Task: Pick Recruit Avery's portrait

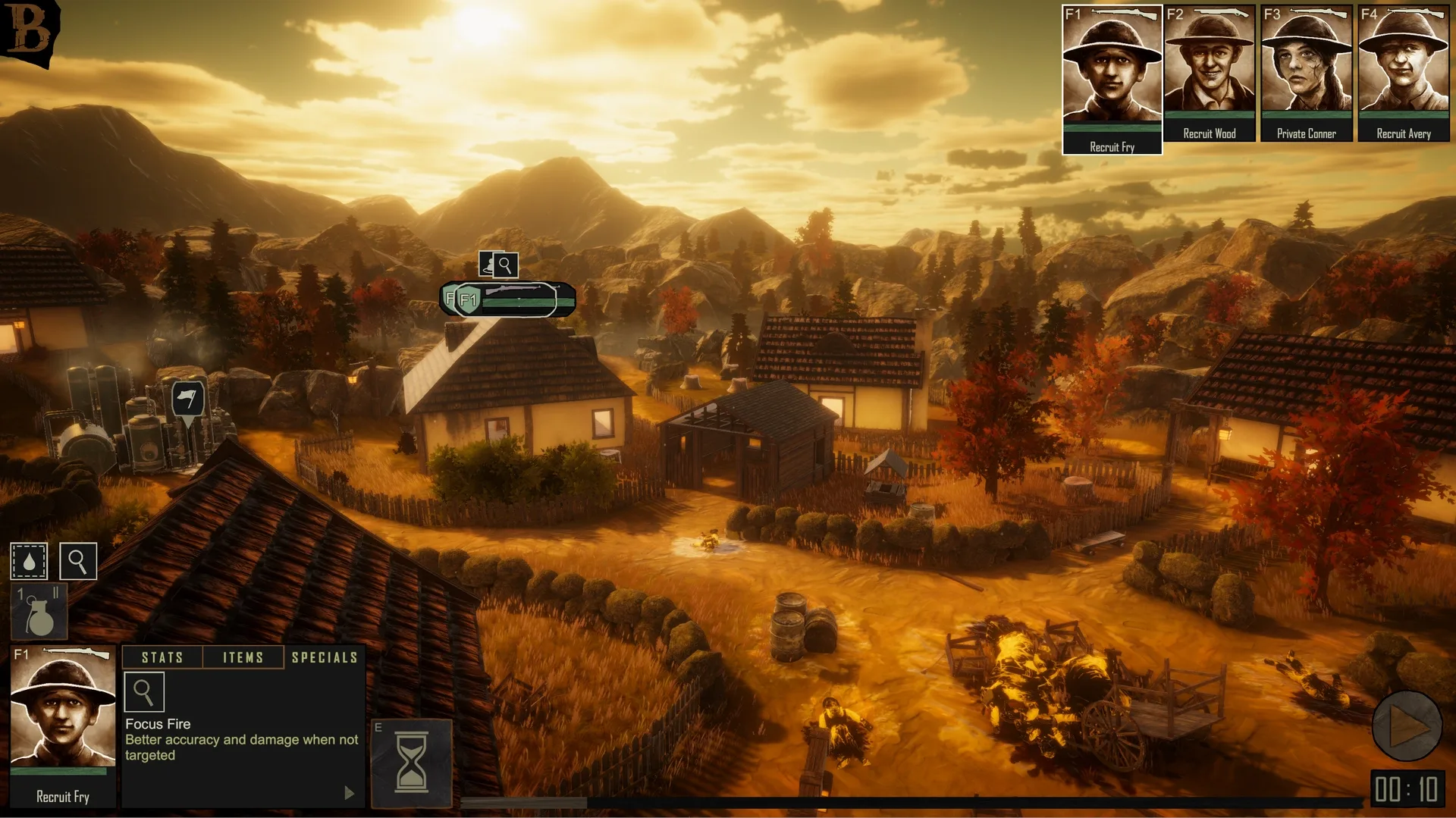Action: [1403, 72]
